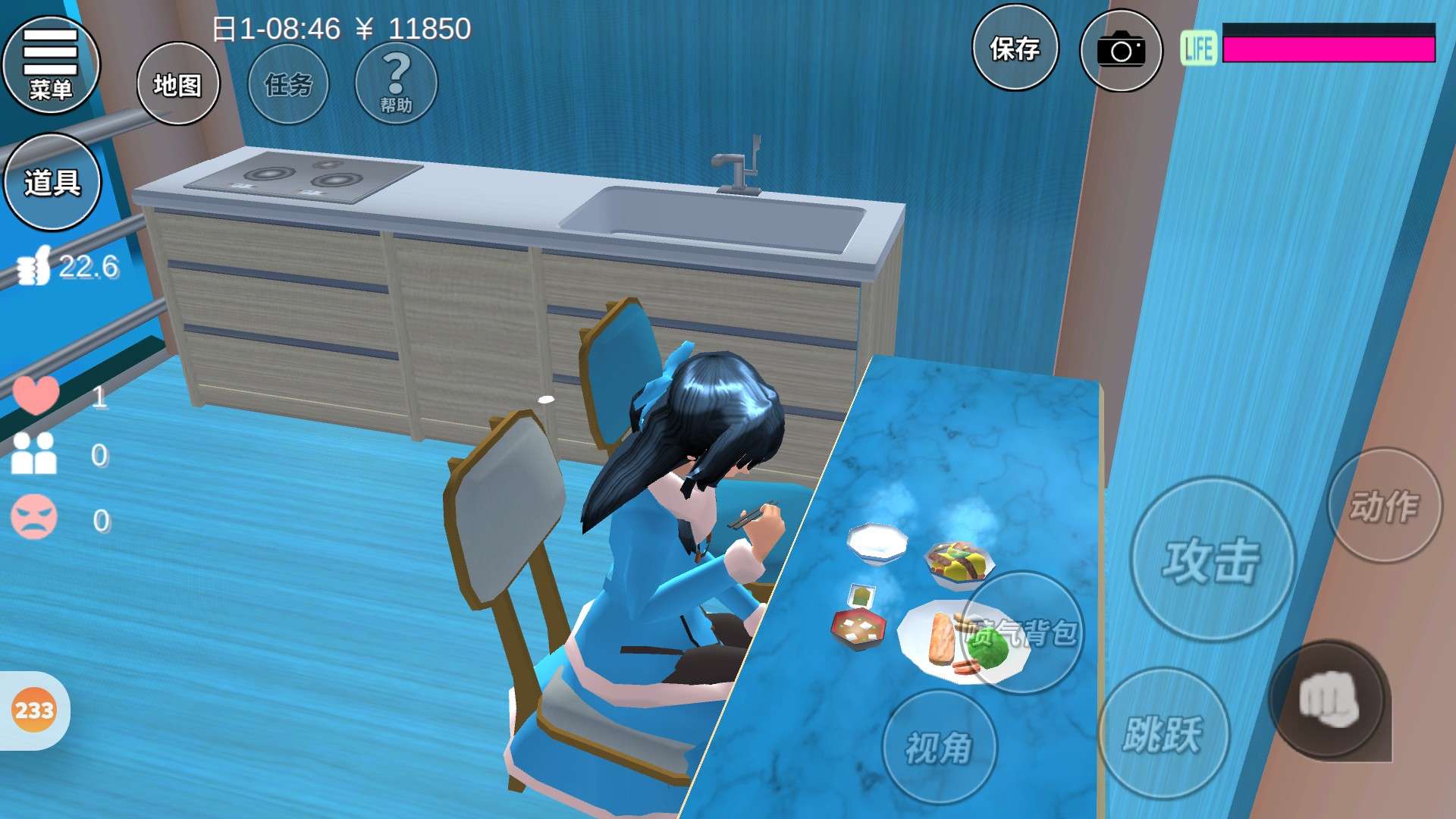
Task: Tap the 跳跃 jump button
Action: click(1163, 733)
